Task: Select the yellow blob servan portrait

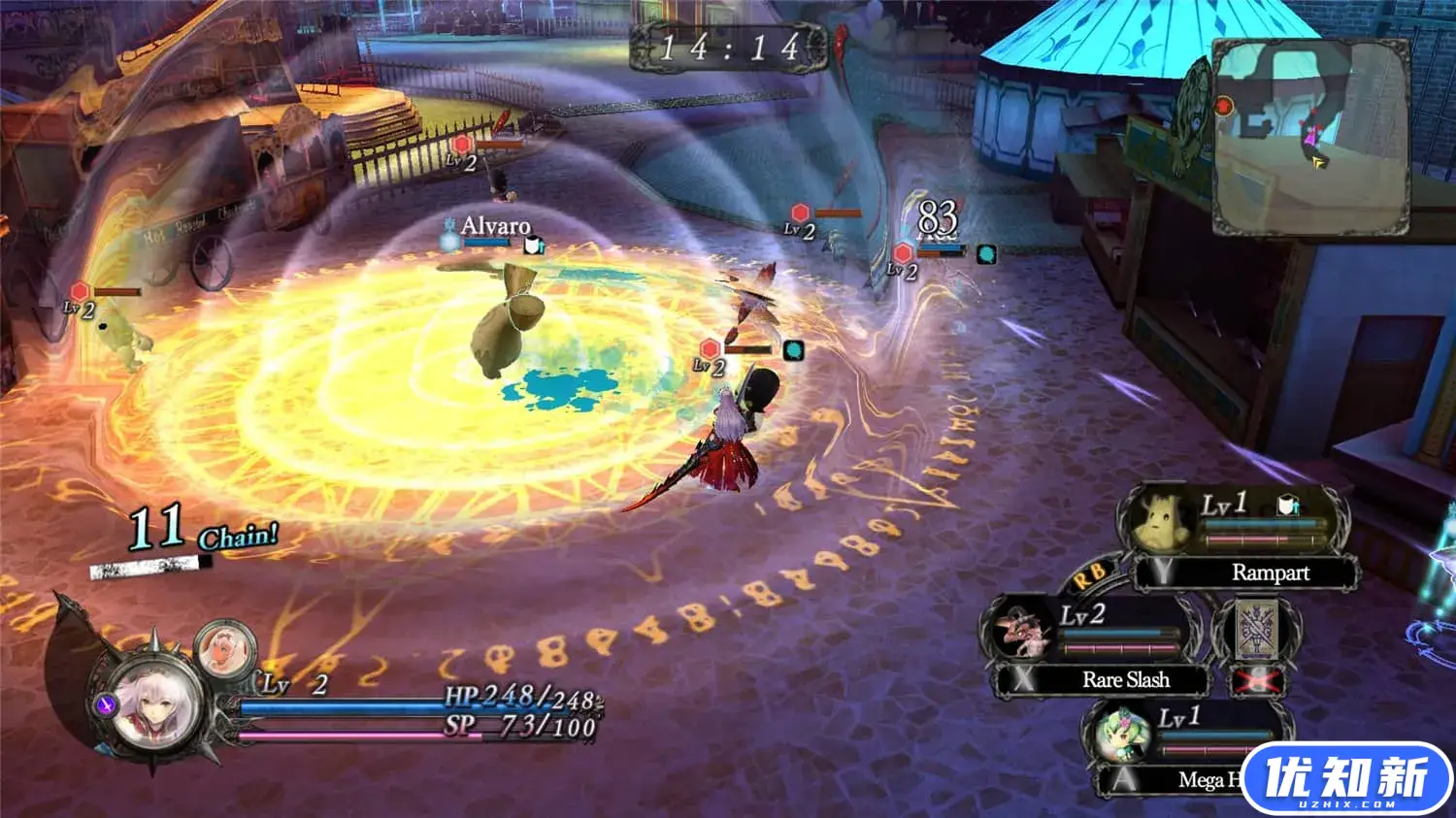Action: [x=1162, y=522]
